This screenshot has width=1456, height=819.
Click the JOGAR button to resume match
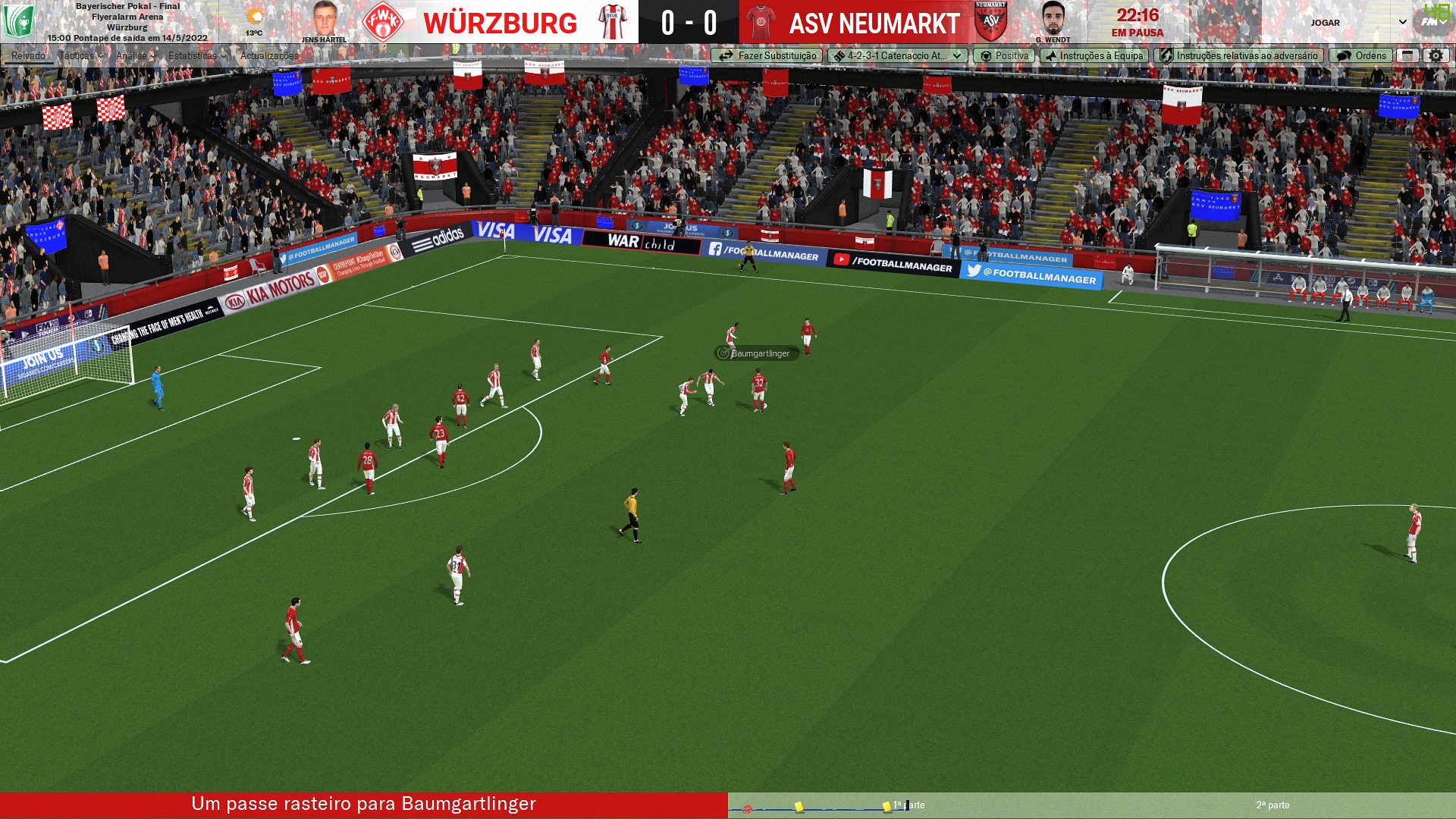tap(1326, 23)
